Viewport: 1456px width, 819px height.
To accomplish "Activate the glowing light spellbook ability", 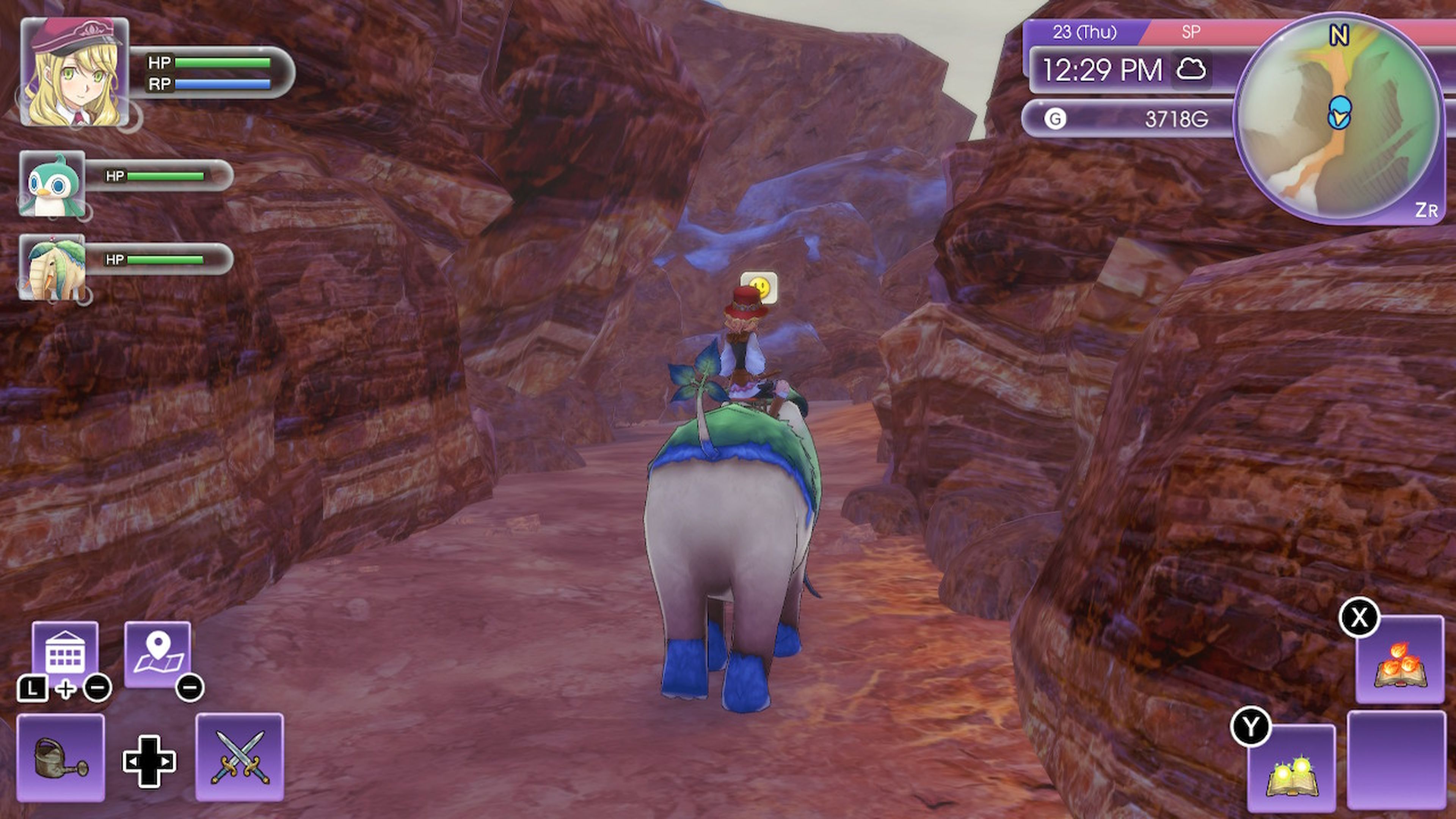I will point(1291,768).
